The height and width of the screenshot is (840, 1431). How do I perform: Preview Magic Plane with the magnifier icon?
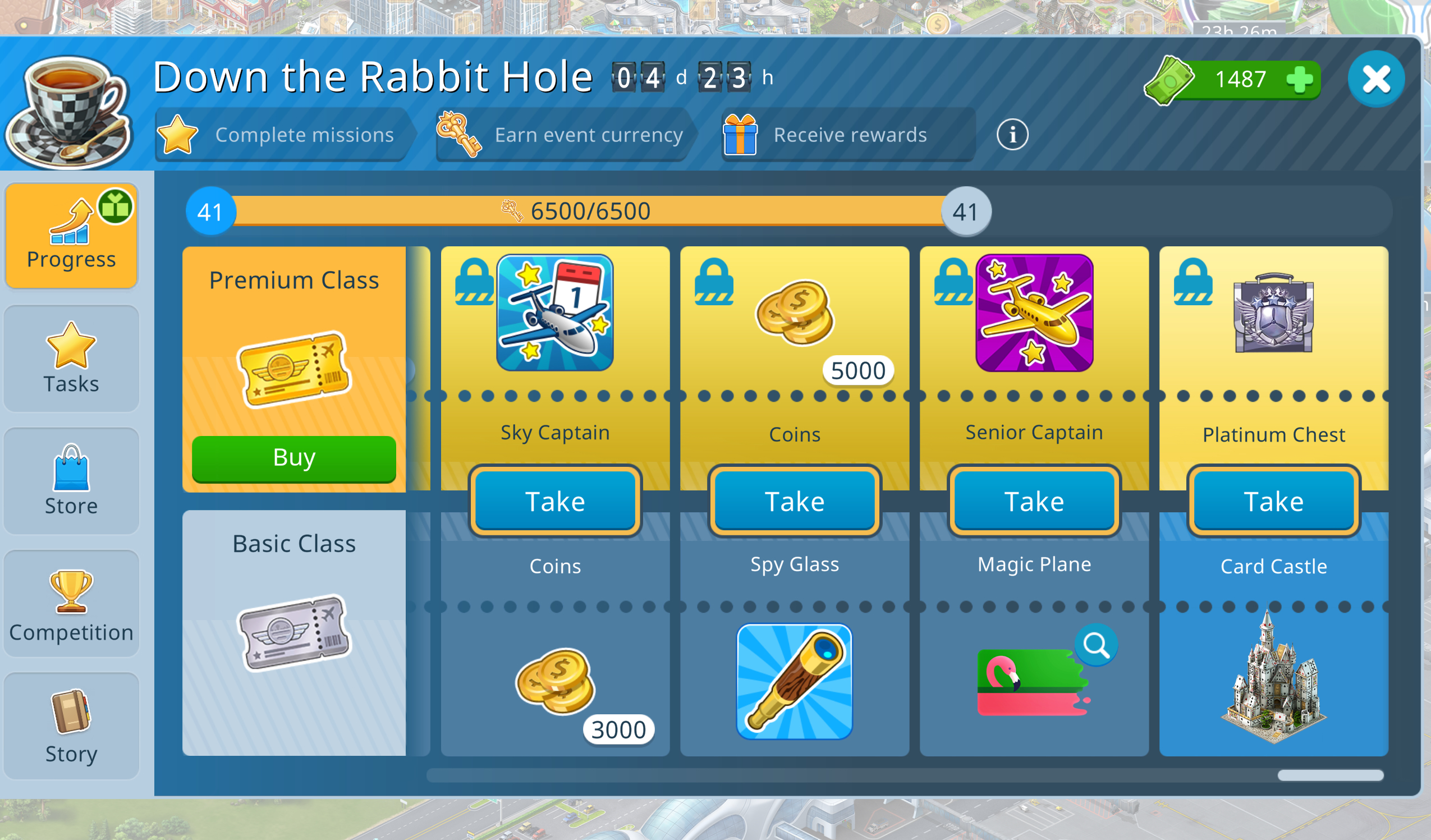click(1095, 645)
